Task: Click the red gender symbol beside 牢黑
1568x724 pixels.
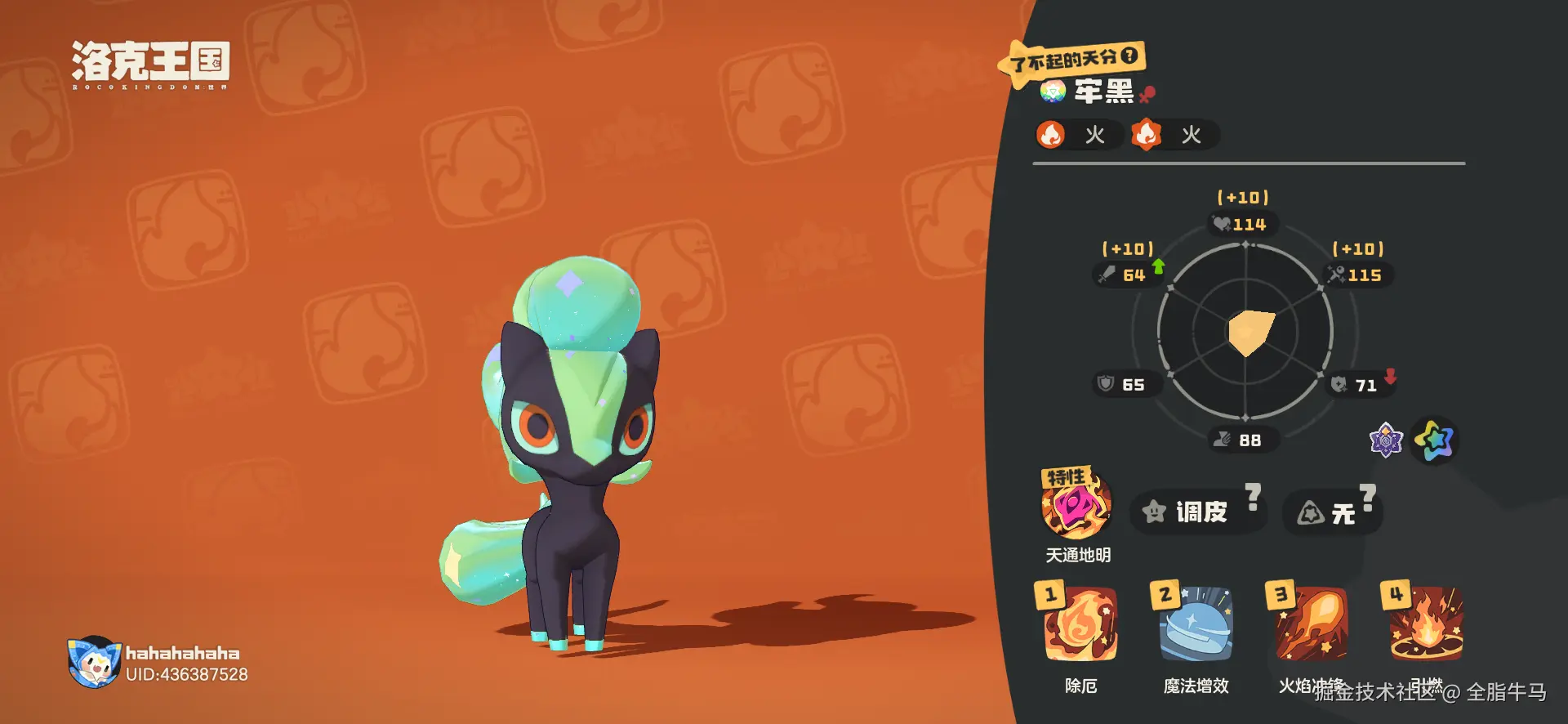Action: [x=1147, y=95]
